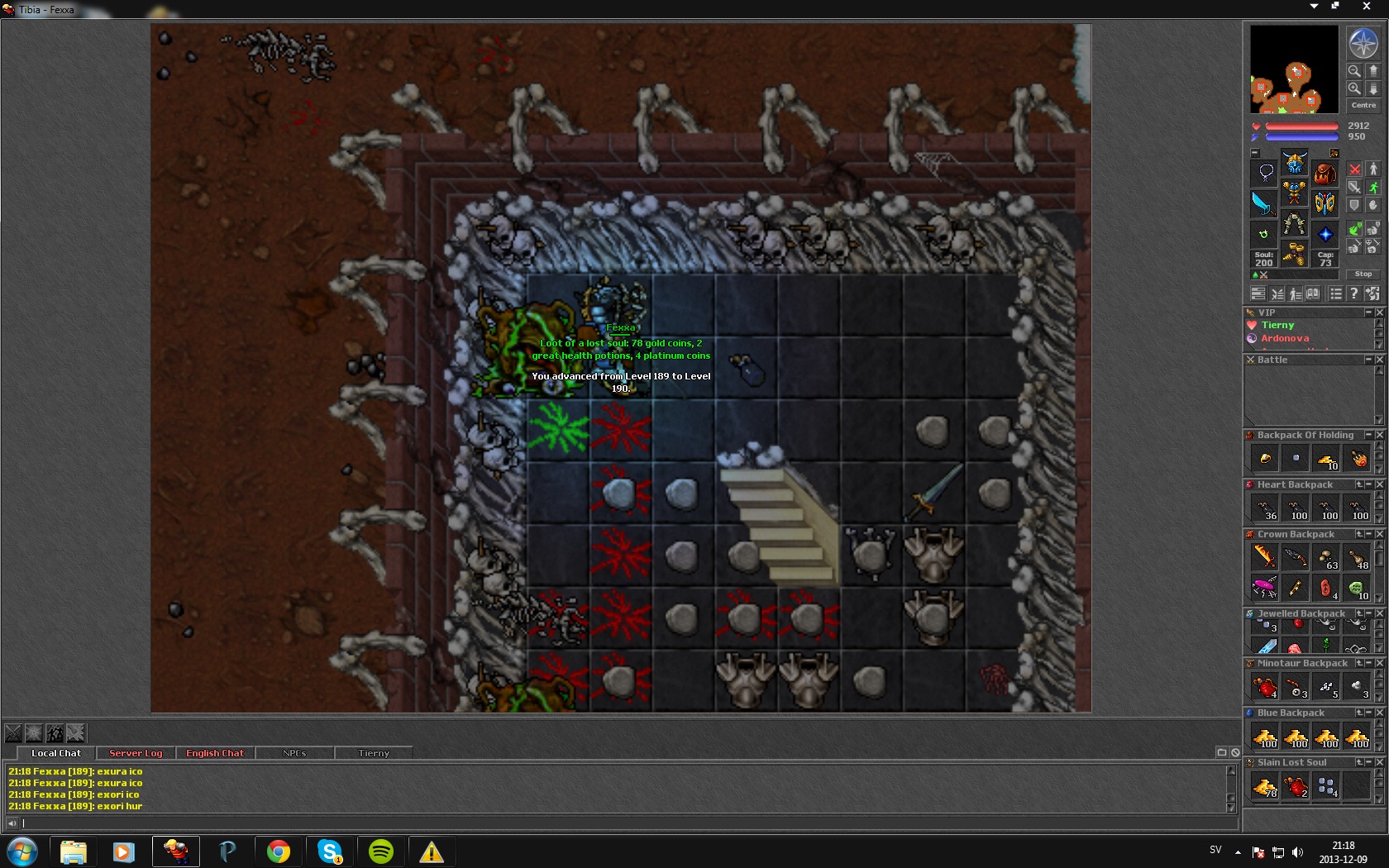Zoom in on the minimap with the plus magnifier

point(1354,88)
